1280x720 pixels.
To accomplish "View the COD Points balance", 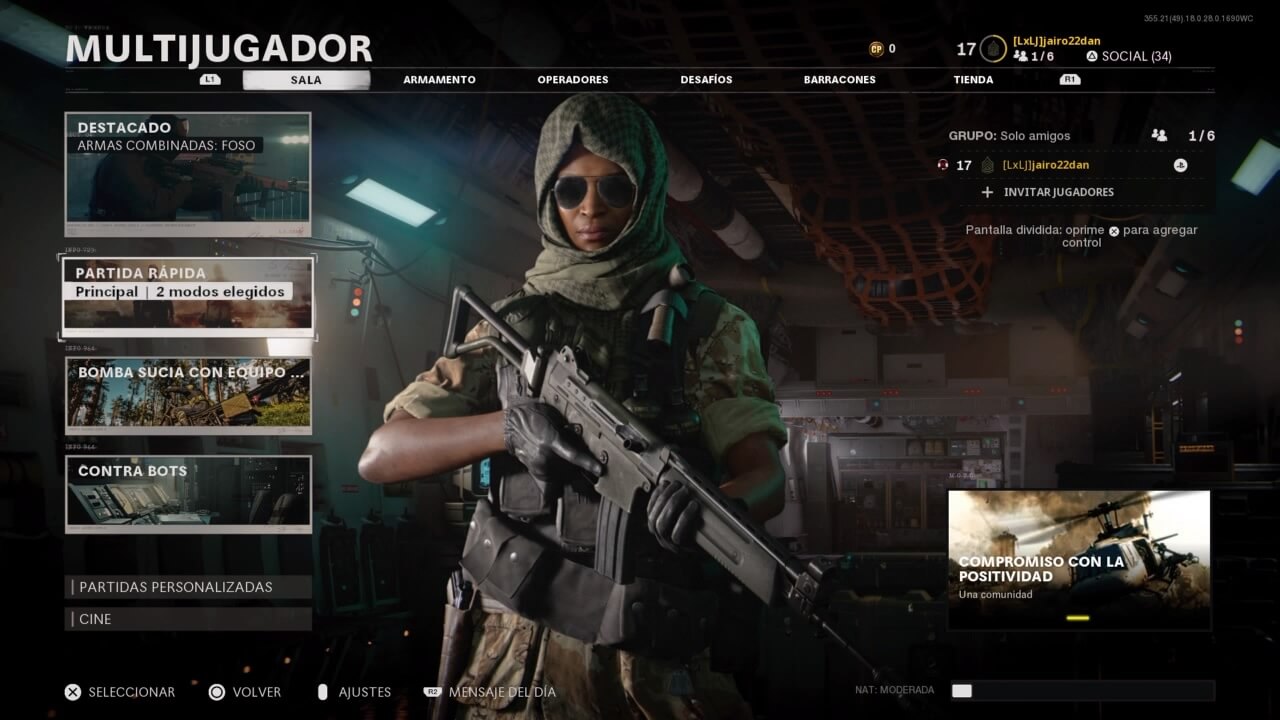I will pyautogui.click(x=882, y=48).
